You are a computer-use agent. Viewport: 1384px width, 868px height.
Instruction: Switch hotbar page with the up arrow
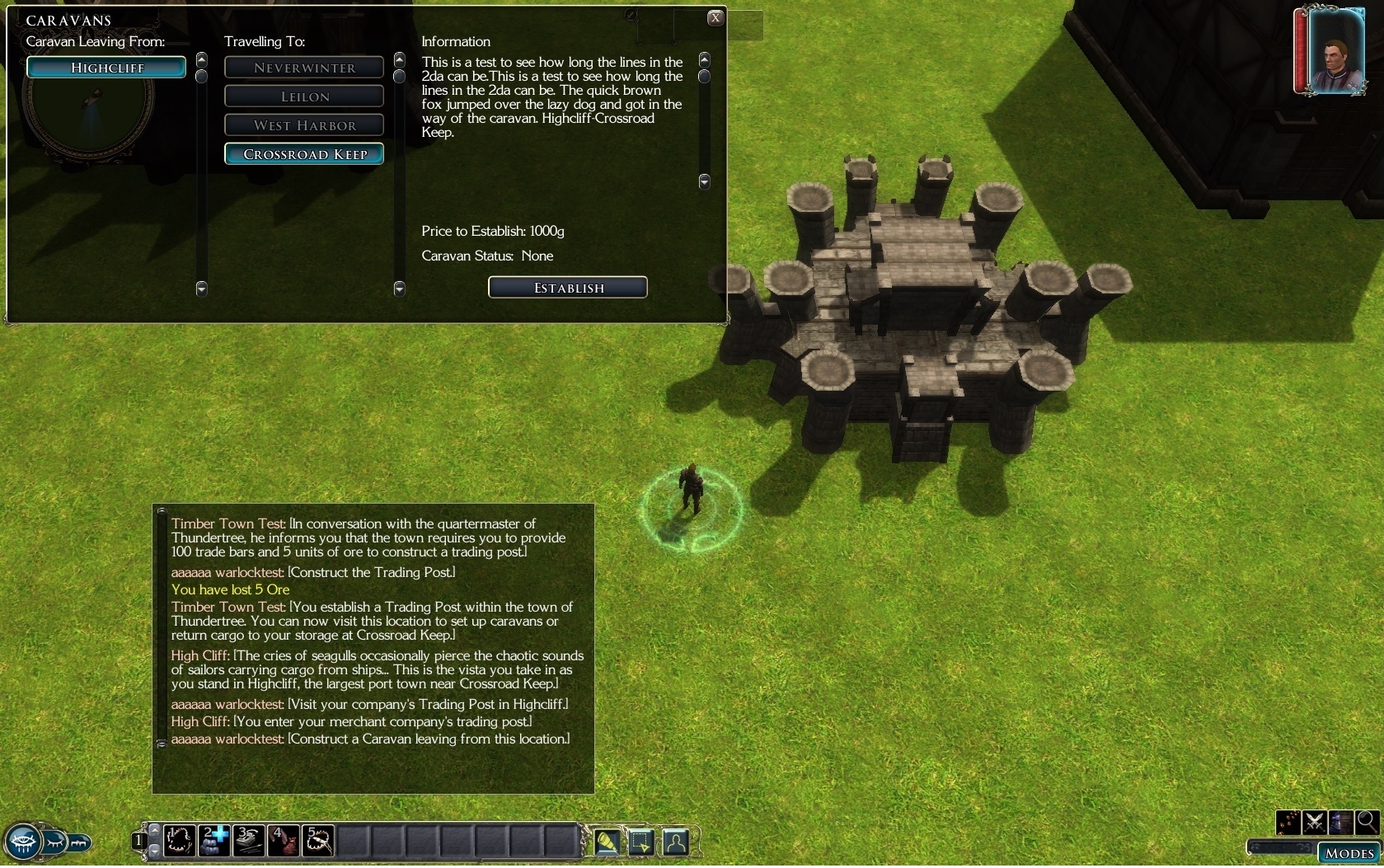click(154, 829)
